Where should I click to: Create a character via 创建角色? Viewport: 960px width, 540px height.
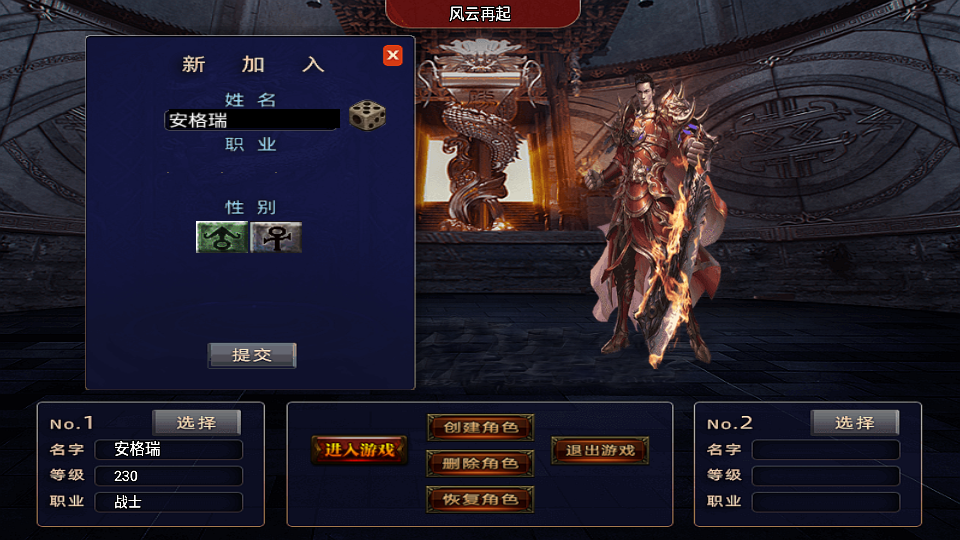point(481,428)
